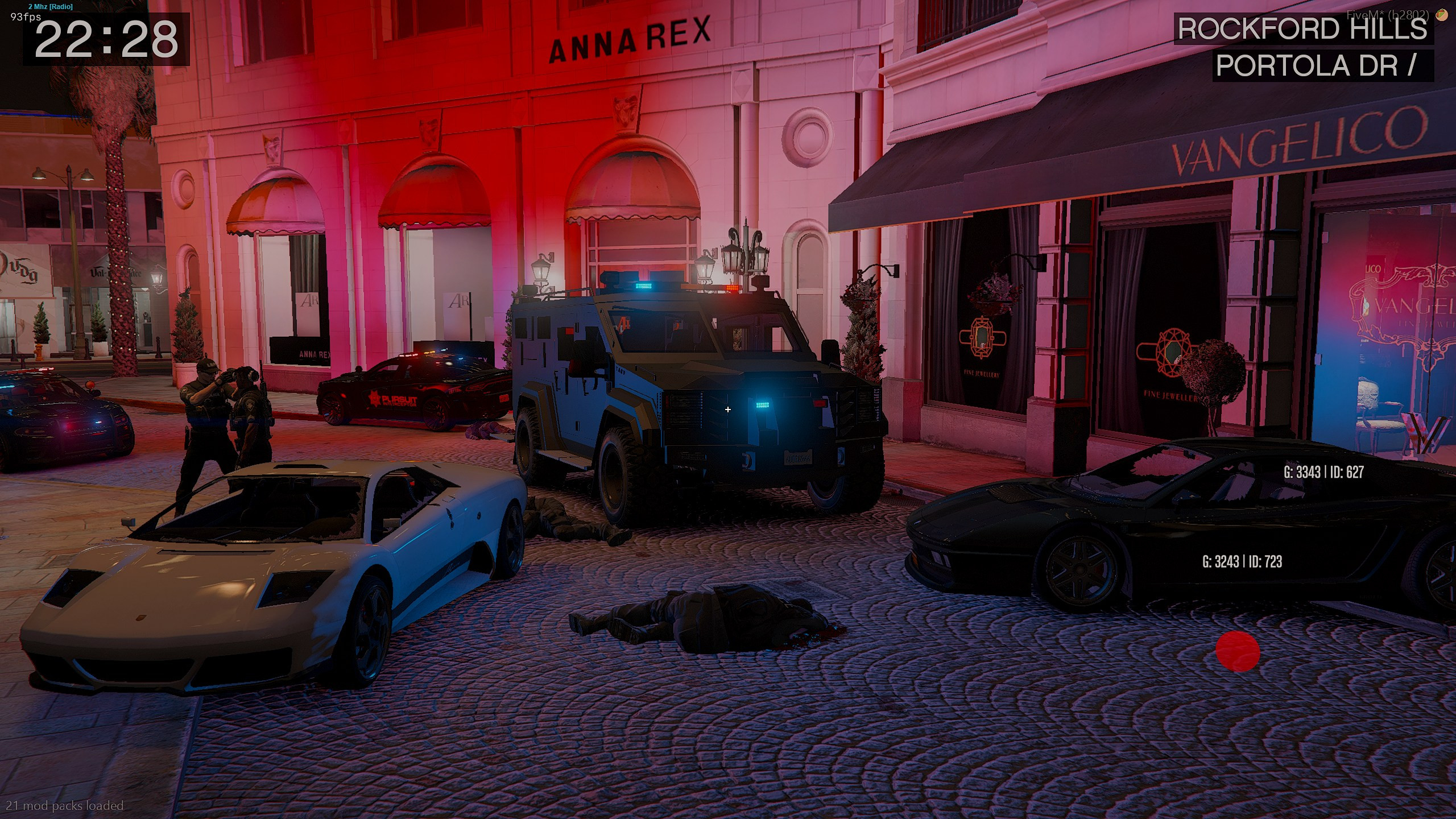Click the red circle indicator
Viewport: 1456px width, 819px height.
tap(1238, 651)
